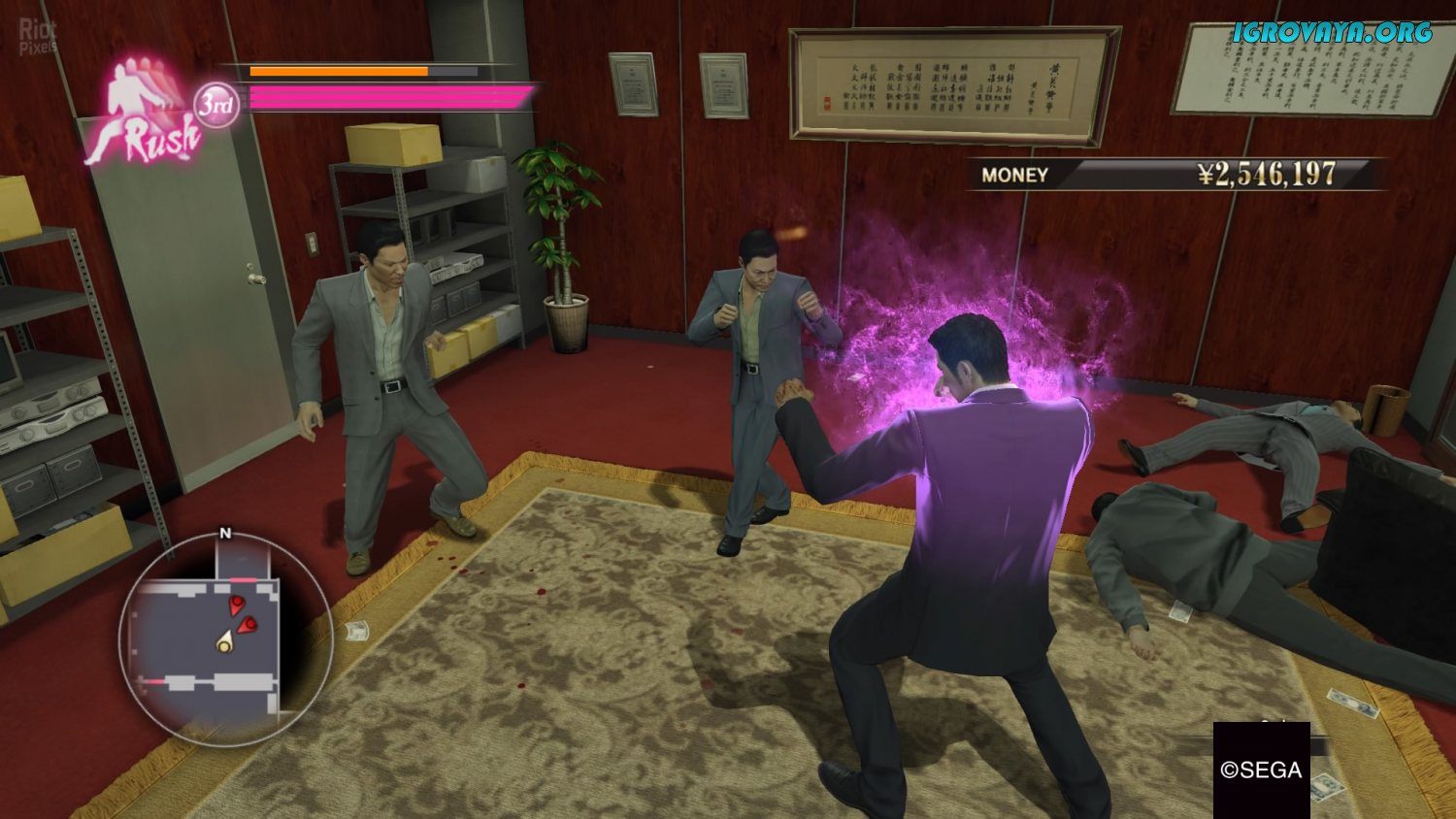
Task: Select the 3rd heat level badge
Action: (215, 105)
